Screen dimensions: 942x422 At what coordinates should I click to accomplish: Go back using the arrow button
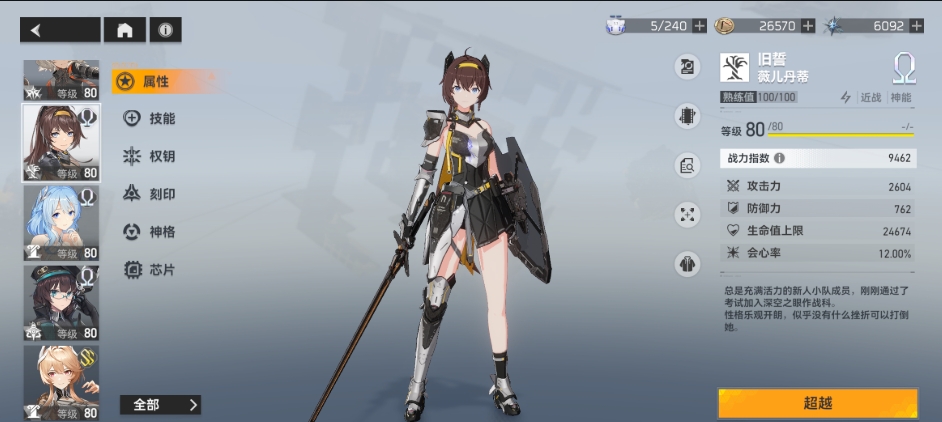click(59, 30)
